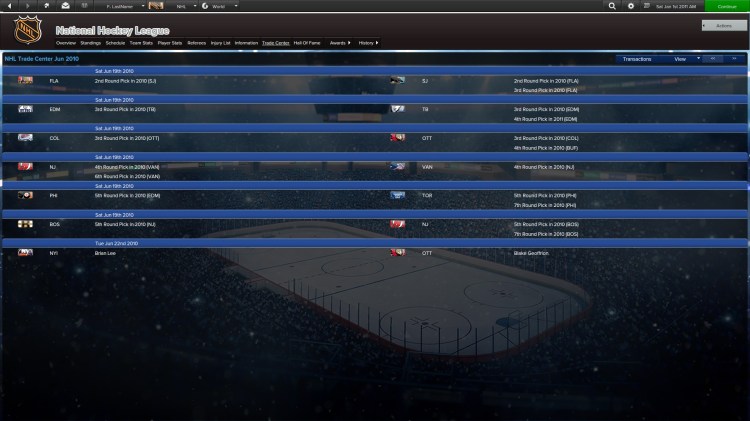The image size is (750, 421).
Task: Open the View dropdown
Action: pos(682,59)
